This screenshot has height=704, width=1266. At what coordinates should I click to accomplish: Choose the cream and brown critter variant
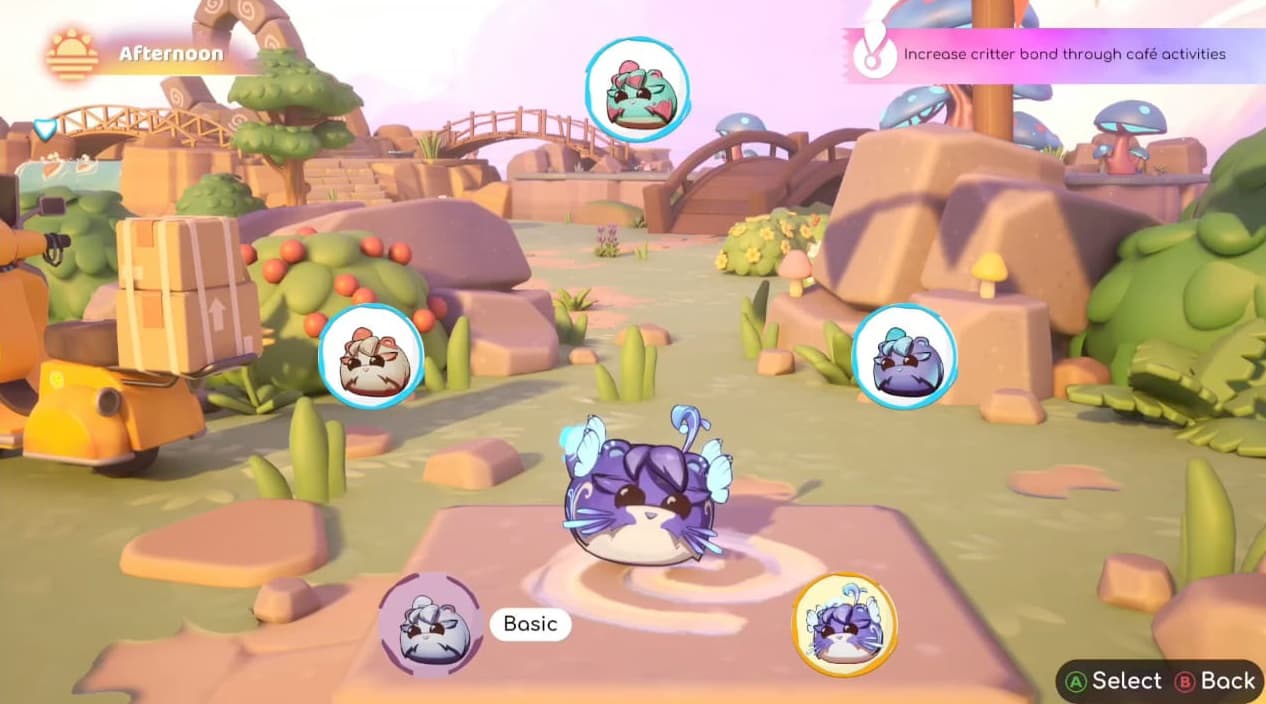pyautogui.click(x=370, y=356)
